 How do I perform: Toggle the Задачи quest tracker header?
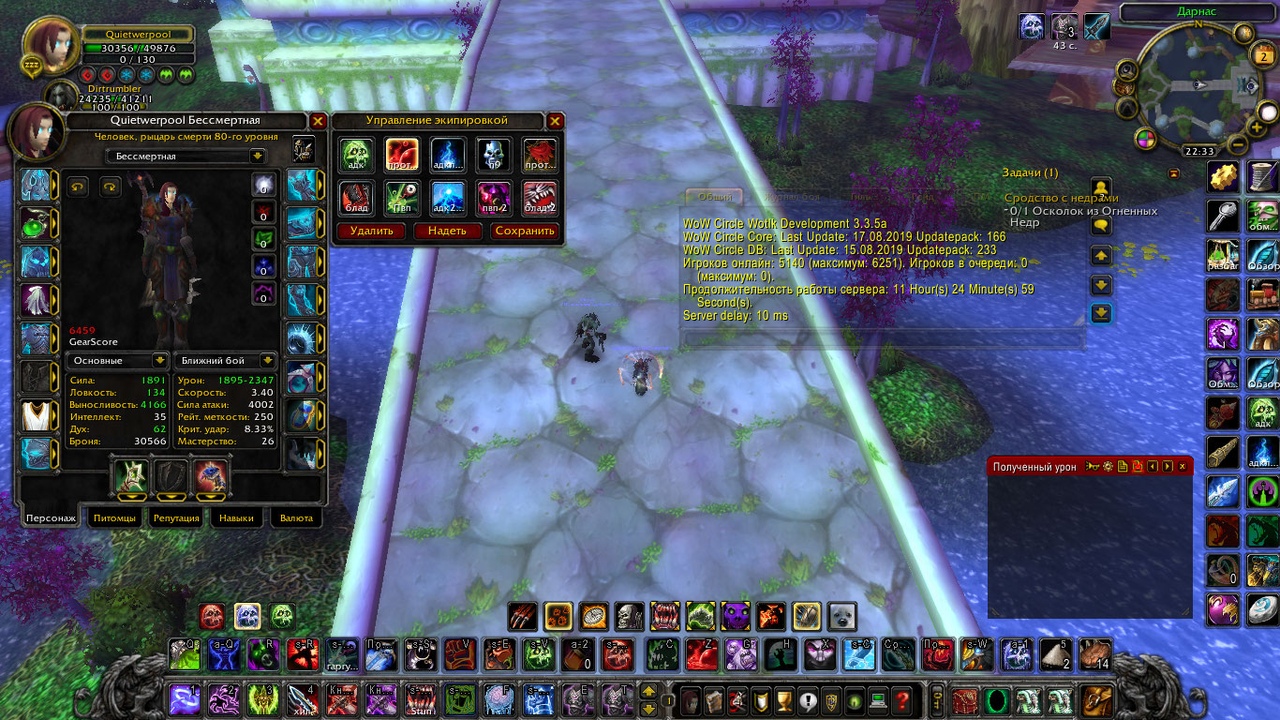coord(1030,173)
